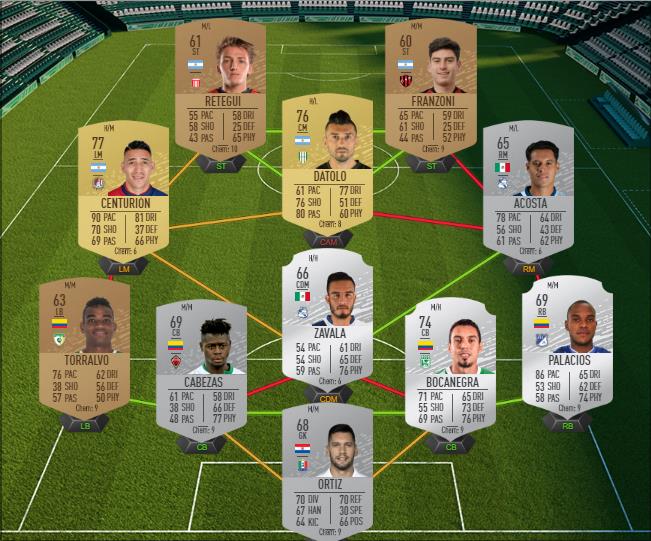Select the Palacios right back card
The width and height of the screenshot is (651, 541).
567,345
